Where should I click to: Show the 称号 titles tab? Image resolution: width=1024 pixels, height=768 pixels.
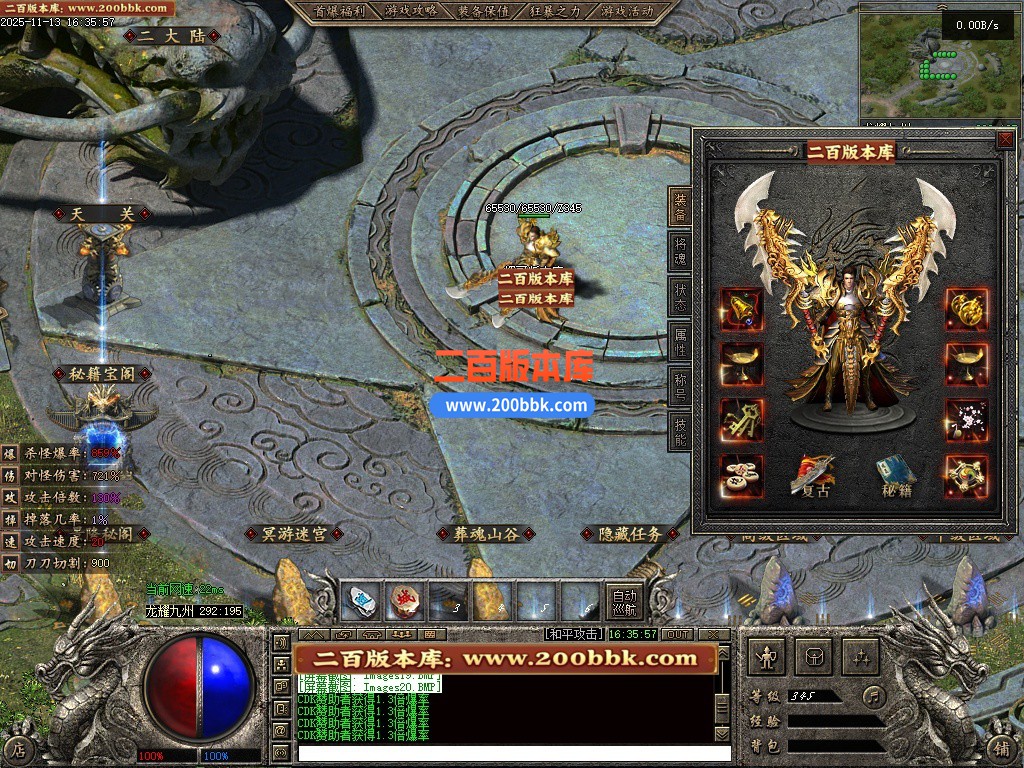tap(680, 387)
